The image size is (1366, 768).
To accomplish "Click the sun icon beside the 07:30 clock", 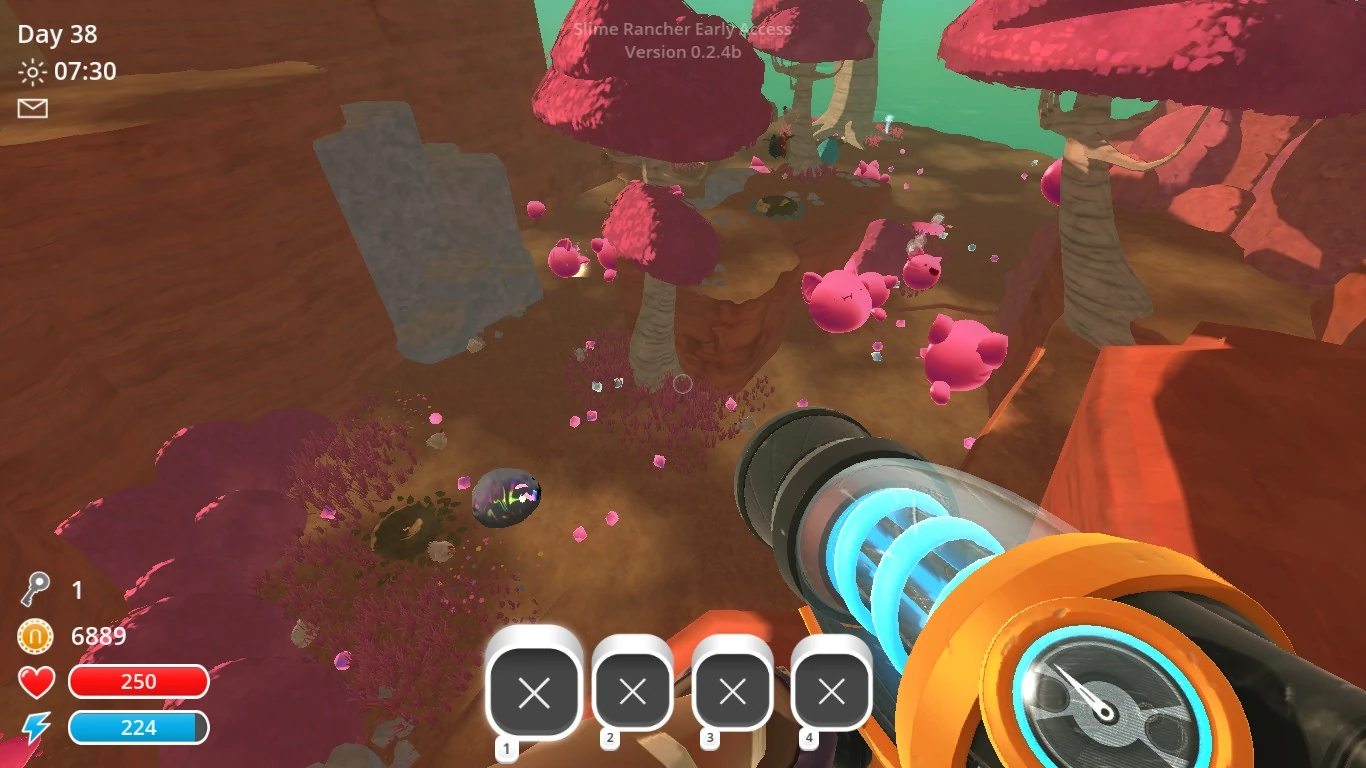I will [31, 71].
